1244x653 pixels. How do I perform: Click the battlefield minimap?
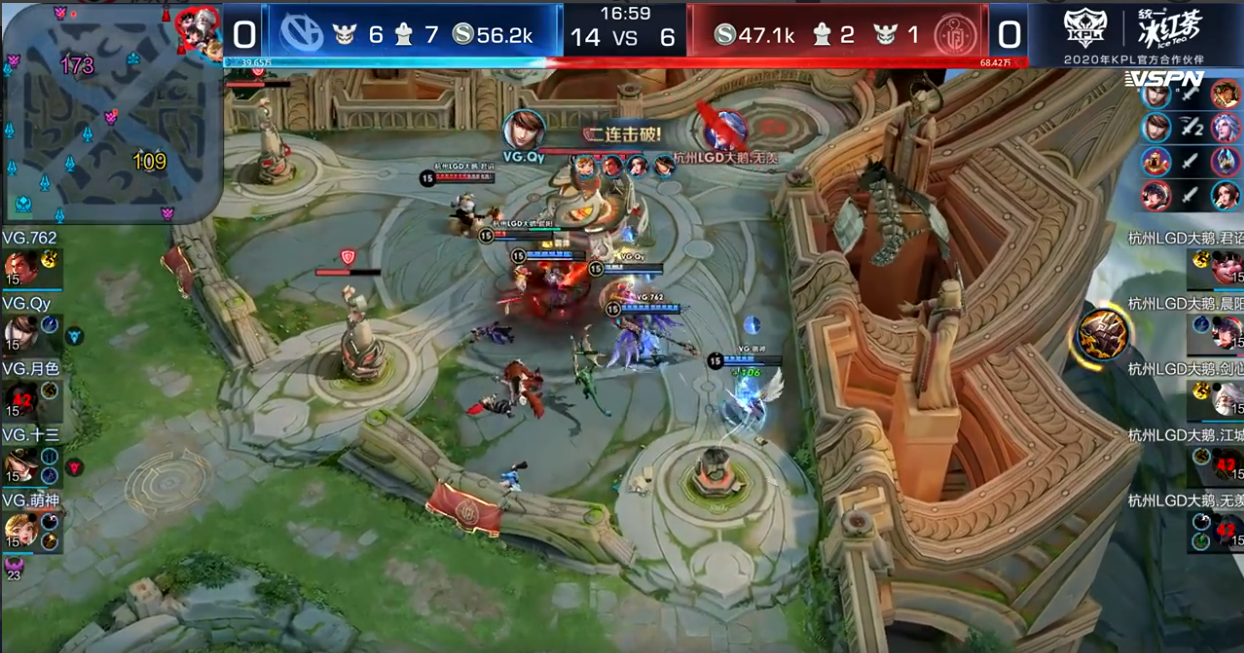click(112, 113)
